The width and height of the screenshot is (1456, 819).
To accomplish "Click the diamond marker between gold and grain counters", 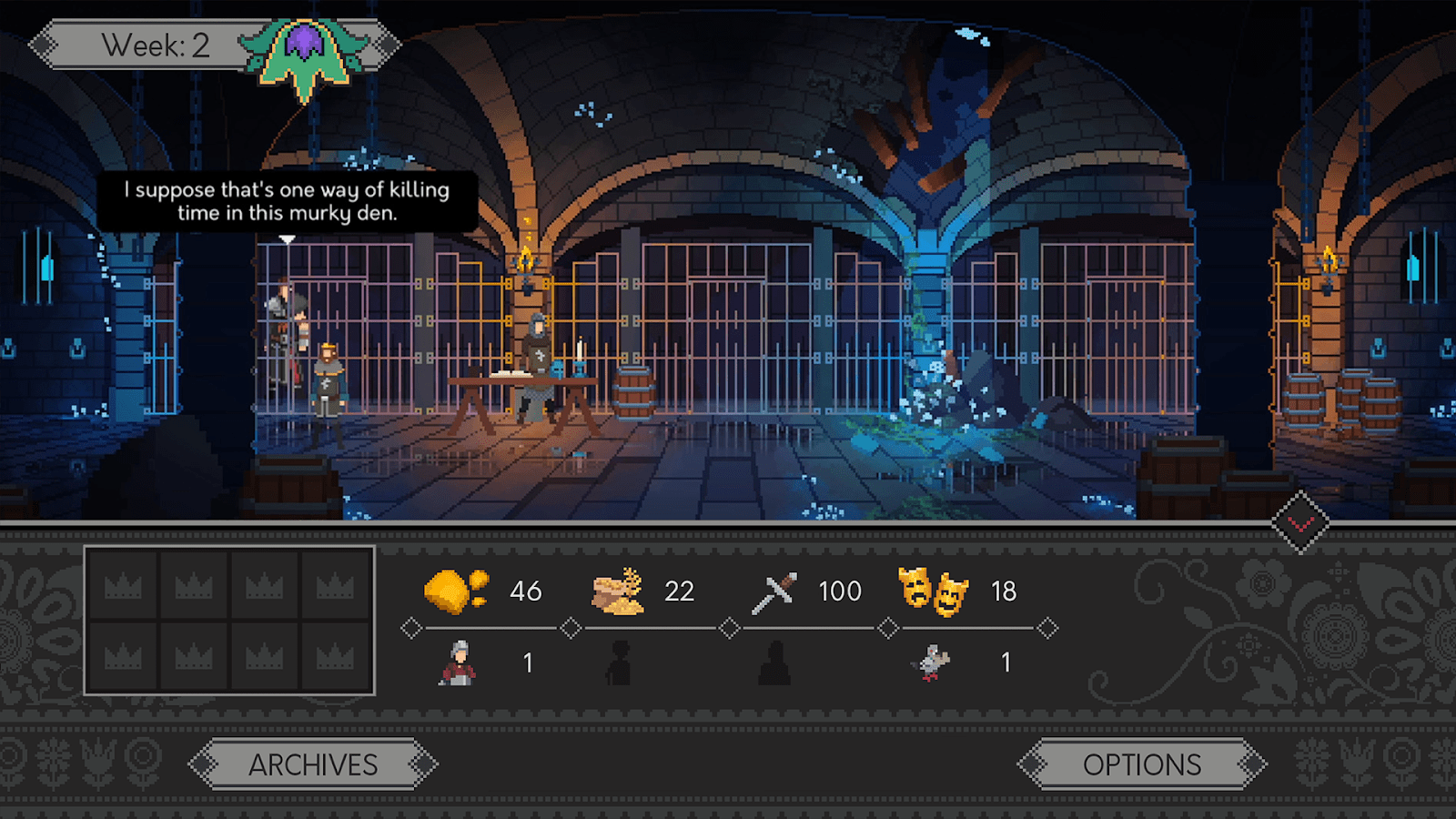I will (x=571, y=626).
